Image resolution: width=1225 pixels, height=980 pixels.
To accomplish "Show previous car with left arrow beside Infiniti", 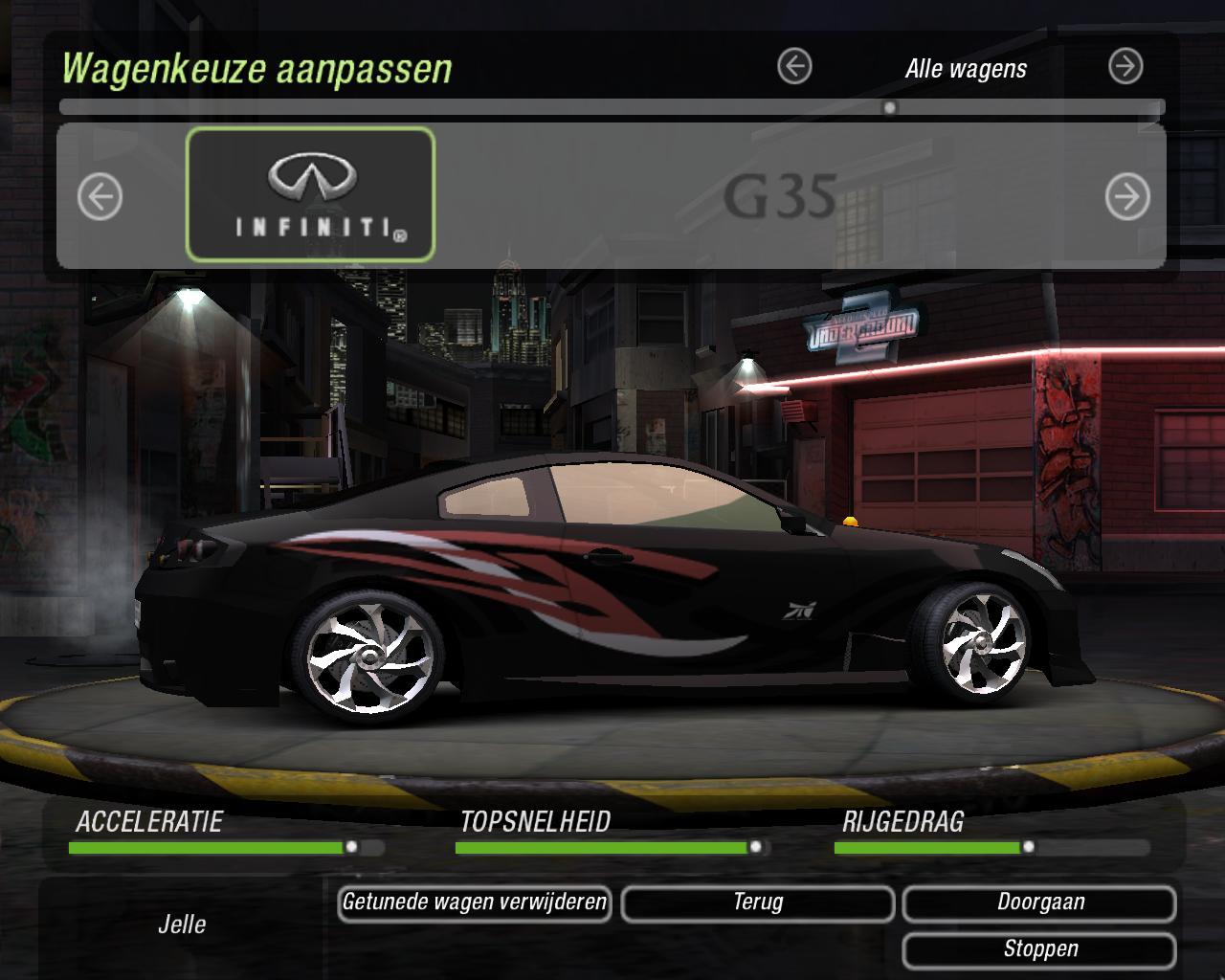I will pos(100,198).
